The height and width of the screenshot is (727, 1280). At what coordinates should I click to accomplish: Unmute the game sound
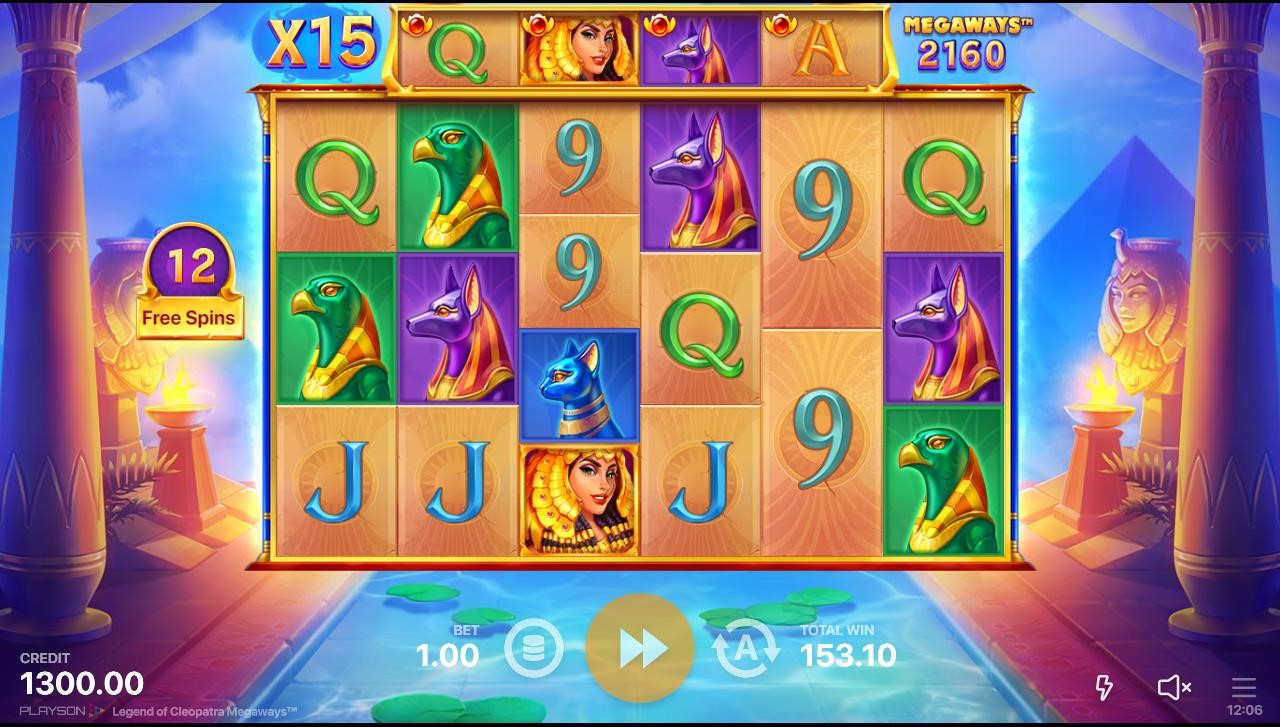(1173, 687)
